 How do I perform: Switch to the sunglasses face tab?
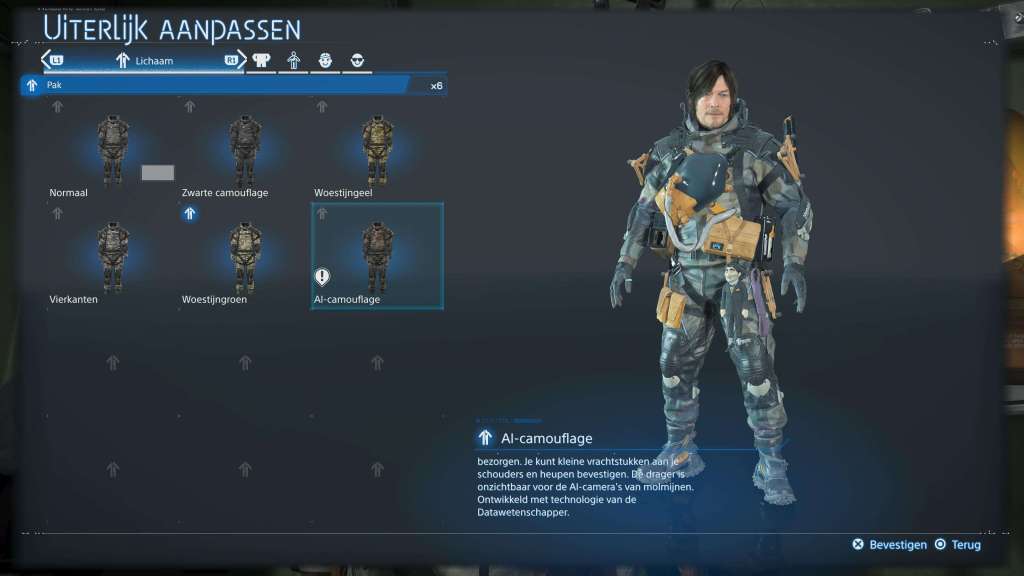click(x=358, y=61)
